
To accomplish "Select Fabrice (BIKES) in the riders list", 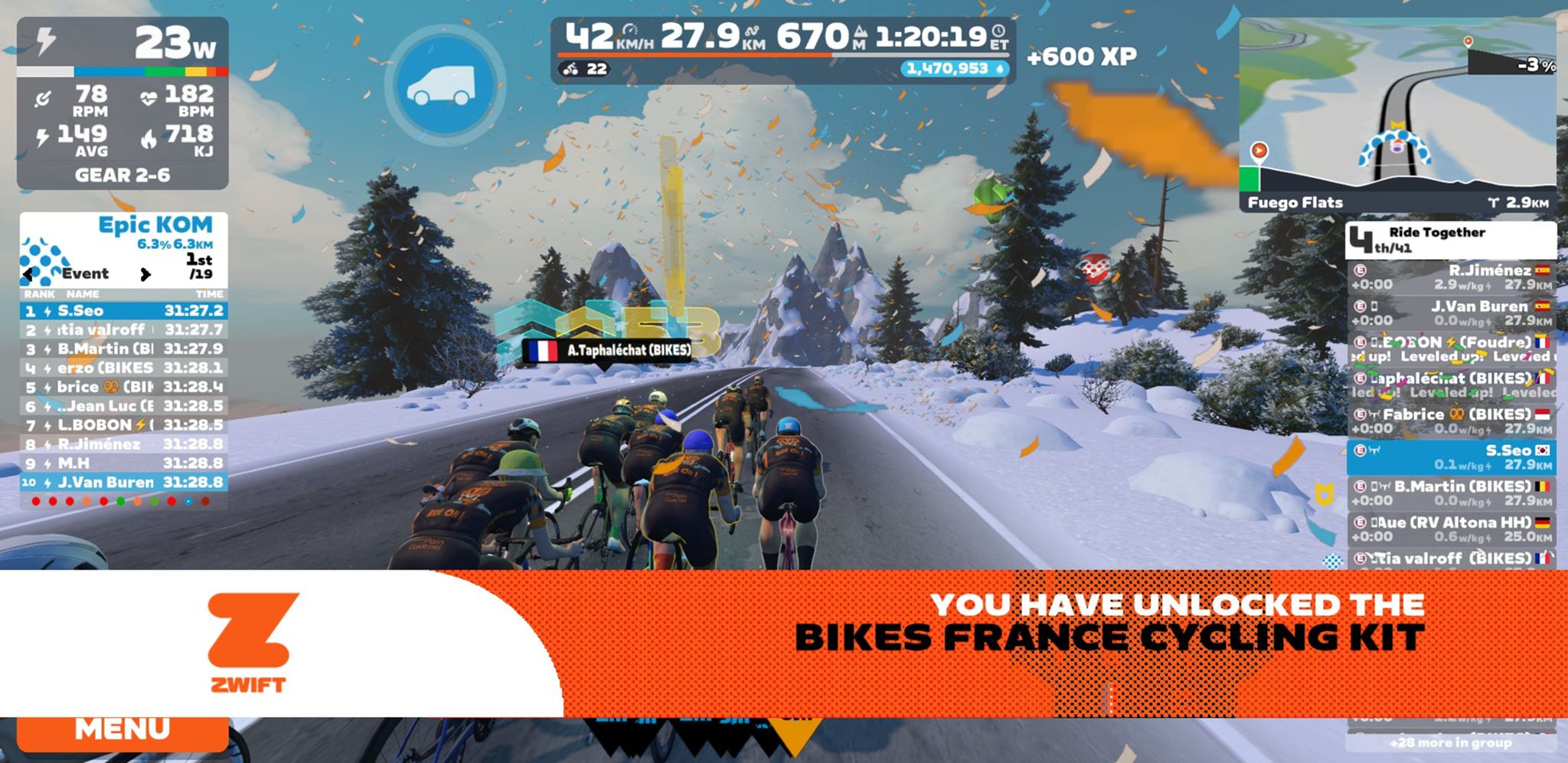I will click(x=1451, y=421).
